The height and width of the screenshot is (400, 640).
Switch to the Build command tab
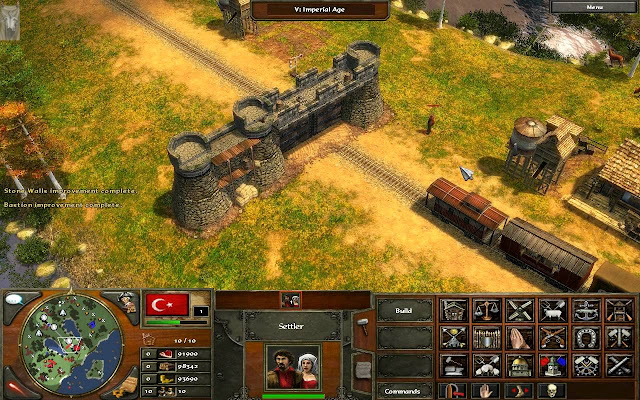click(x=405, y=311)
